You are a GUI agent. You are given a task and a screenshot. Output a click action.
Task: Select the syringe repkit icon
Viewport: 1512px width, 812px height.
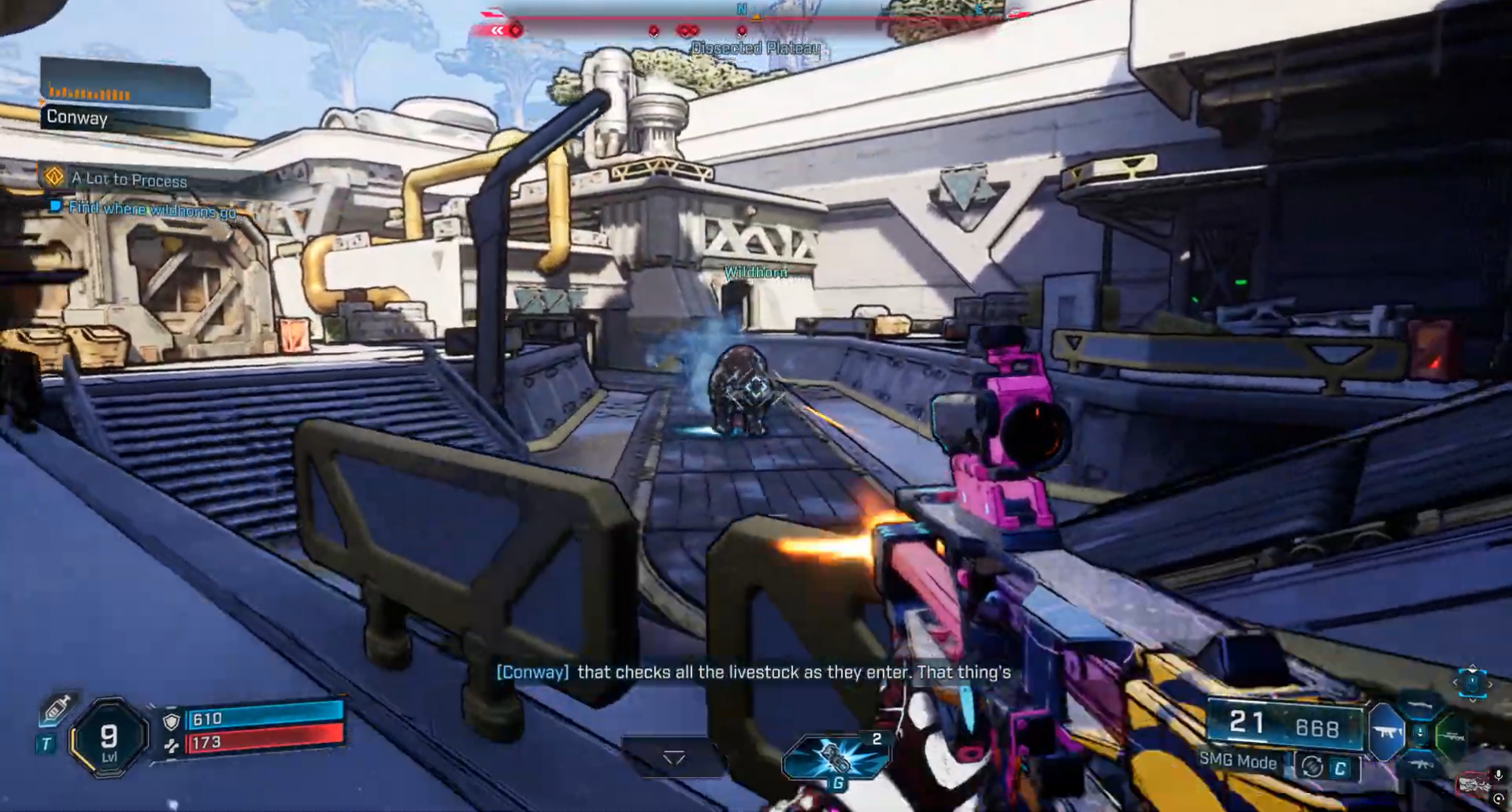[56, 709]
